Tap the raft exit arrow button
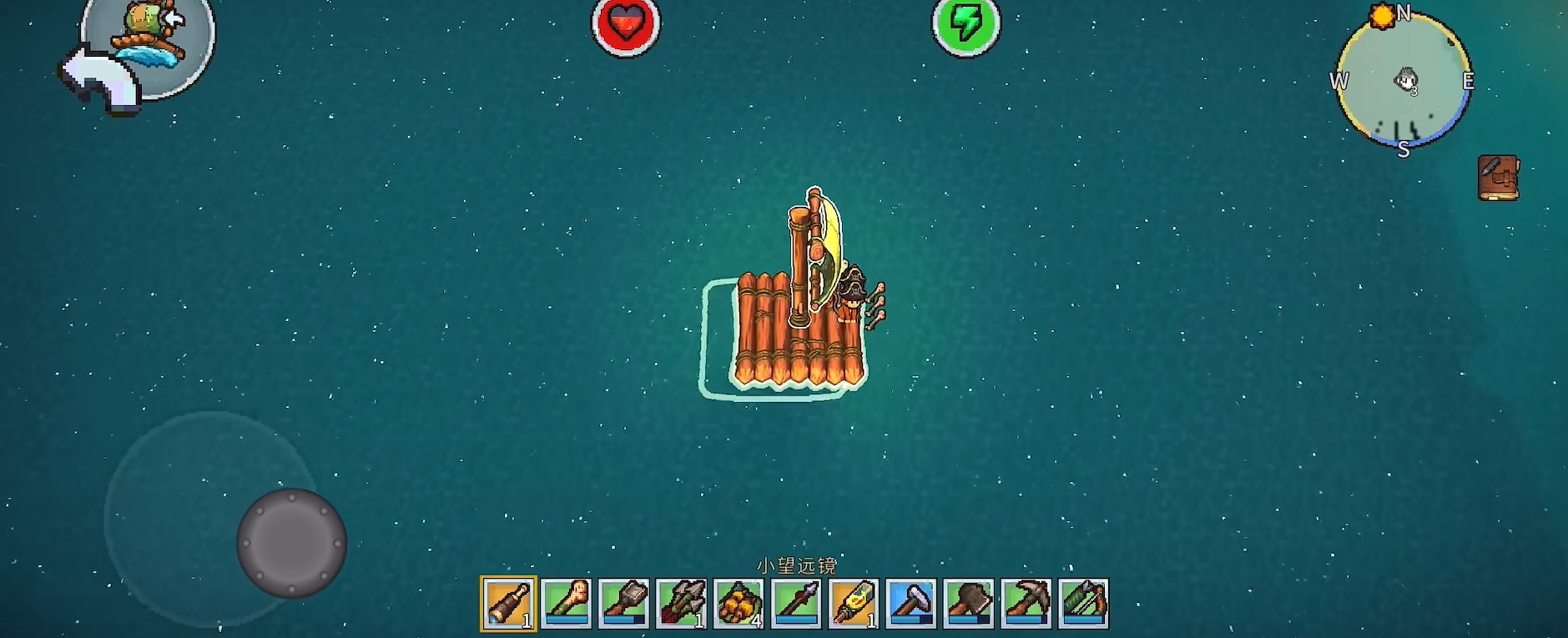This screenshot has width=1568, height=638. click(x=102, y=79)
